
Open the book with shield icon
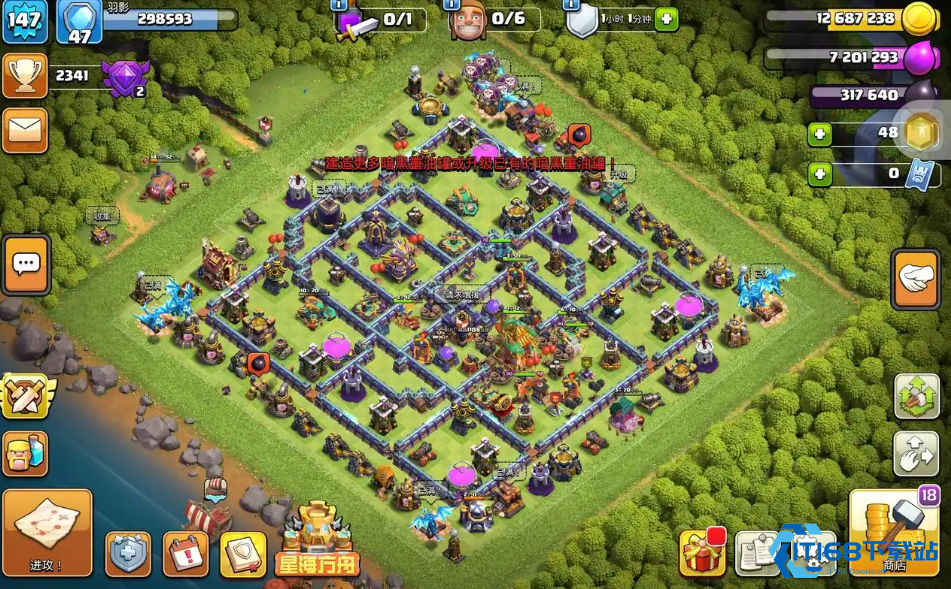242,553
